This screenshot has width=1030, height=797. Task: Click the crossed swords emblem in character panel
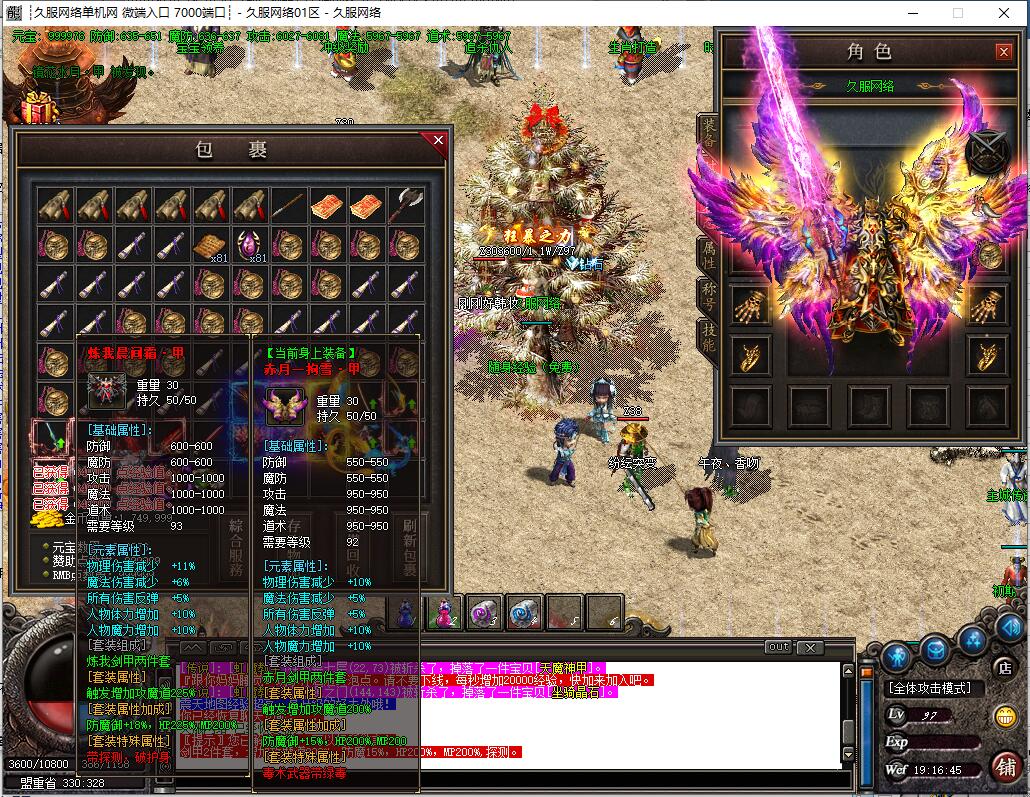click(988, 152)
